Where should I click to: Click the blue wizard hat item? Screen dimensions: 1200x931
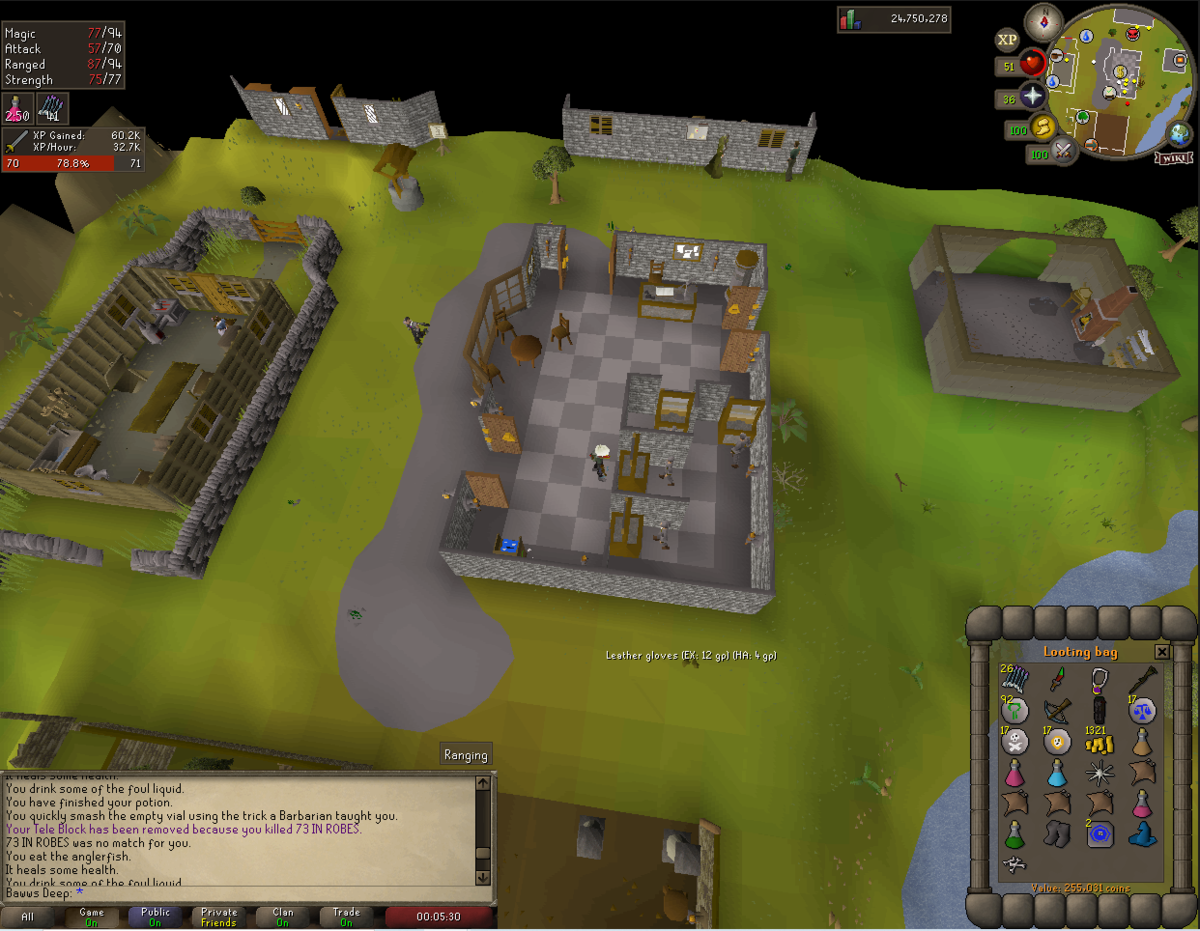pyautogui.click(x=1142, y=834)
